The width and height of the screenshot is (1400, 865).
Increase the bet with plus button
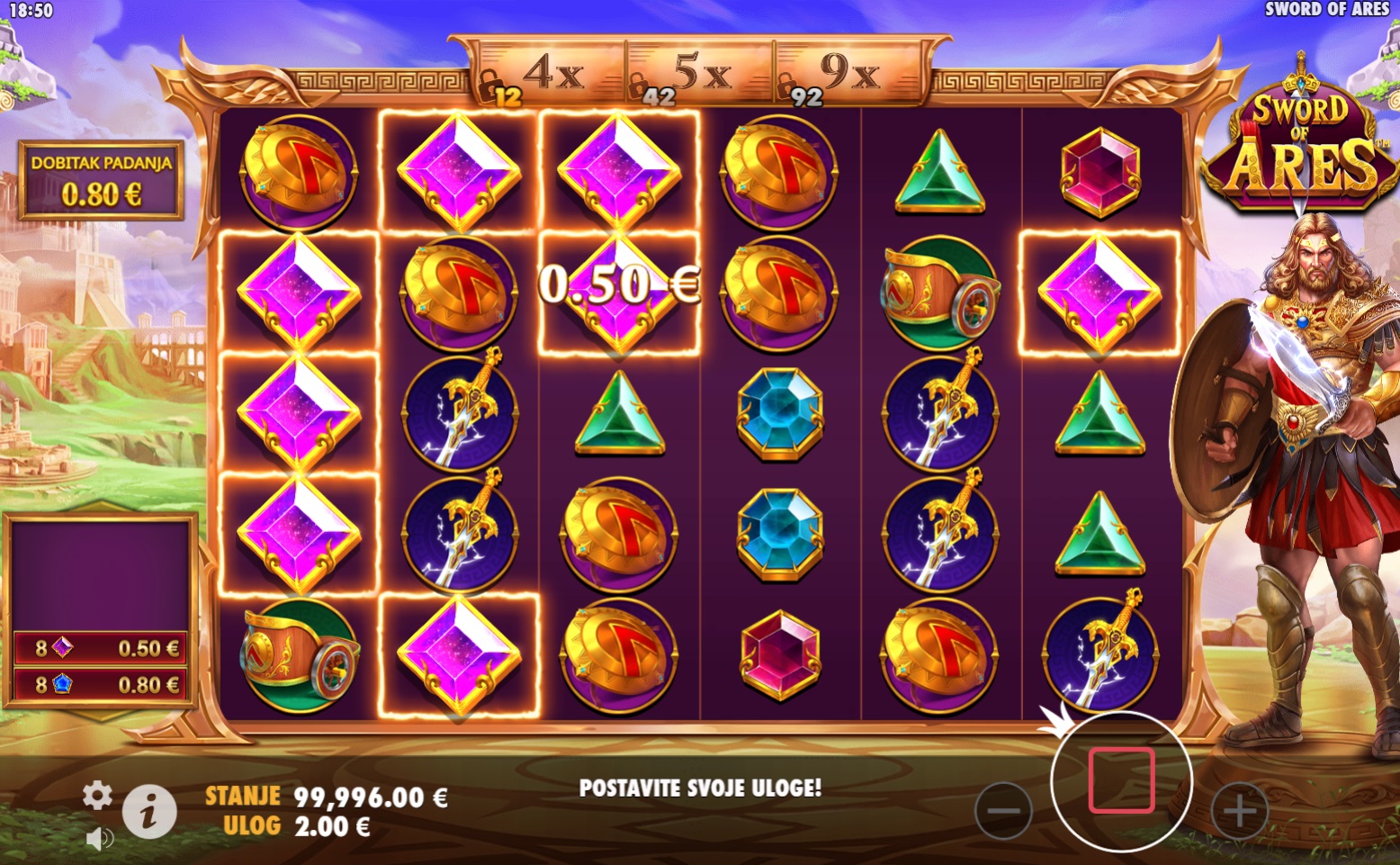1239,810
